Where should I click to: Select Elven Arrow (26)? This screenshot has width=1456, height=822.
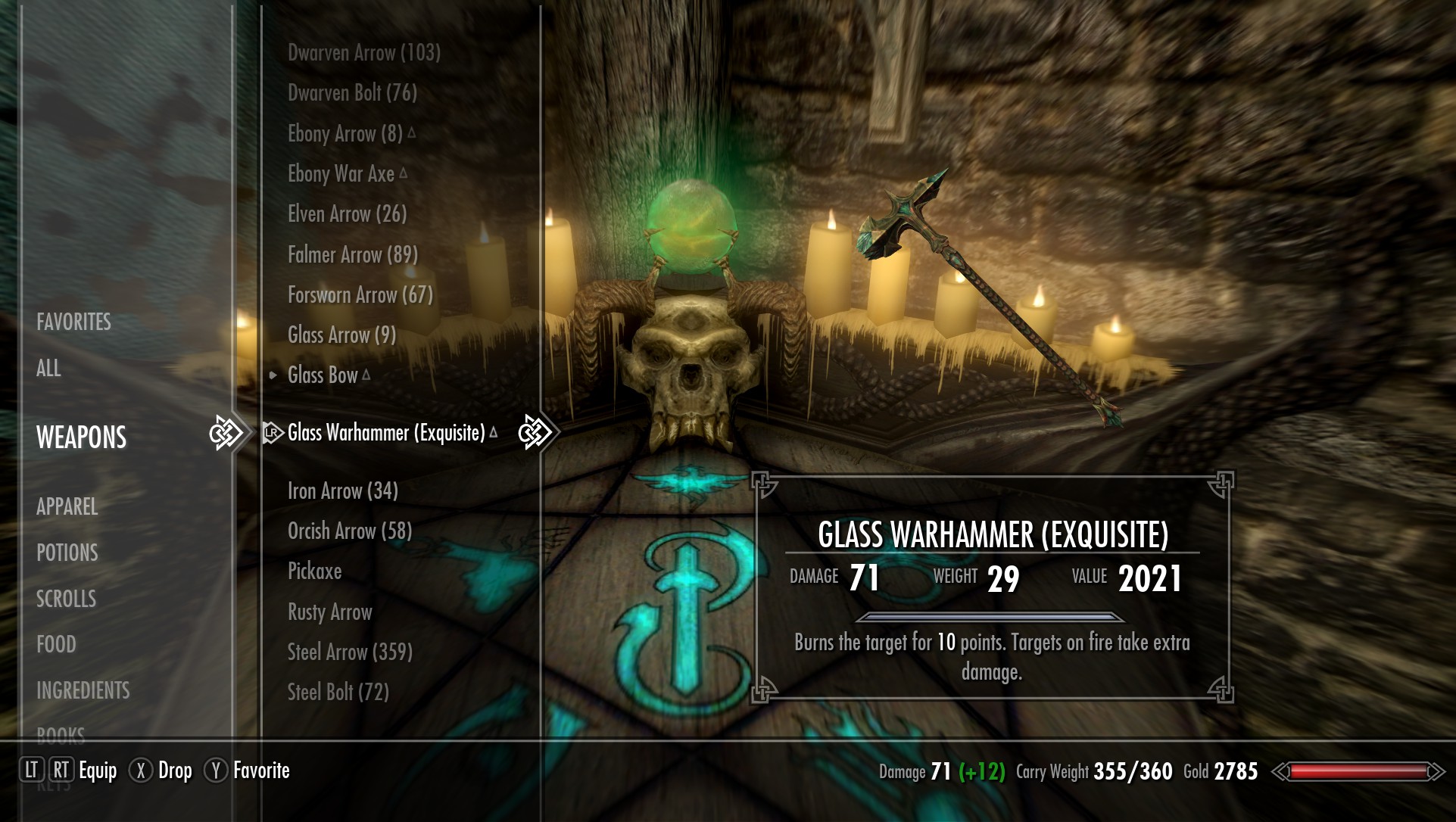pyautogui.click(x=347, y=214)
